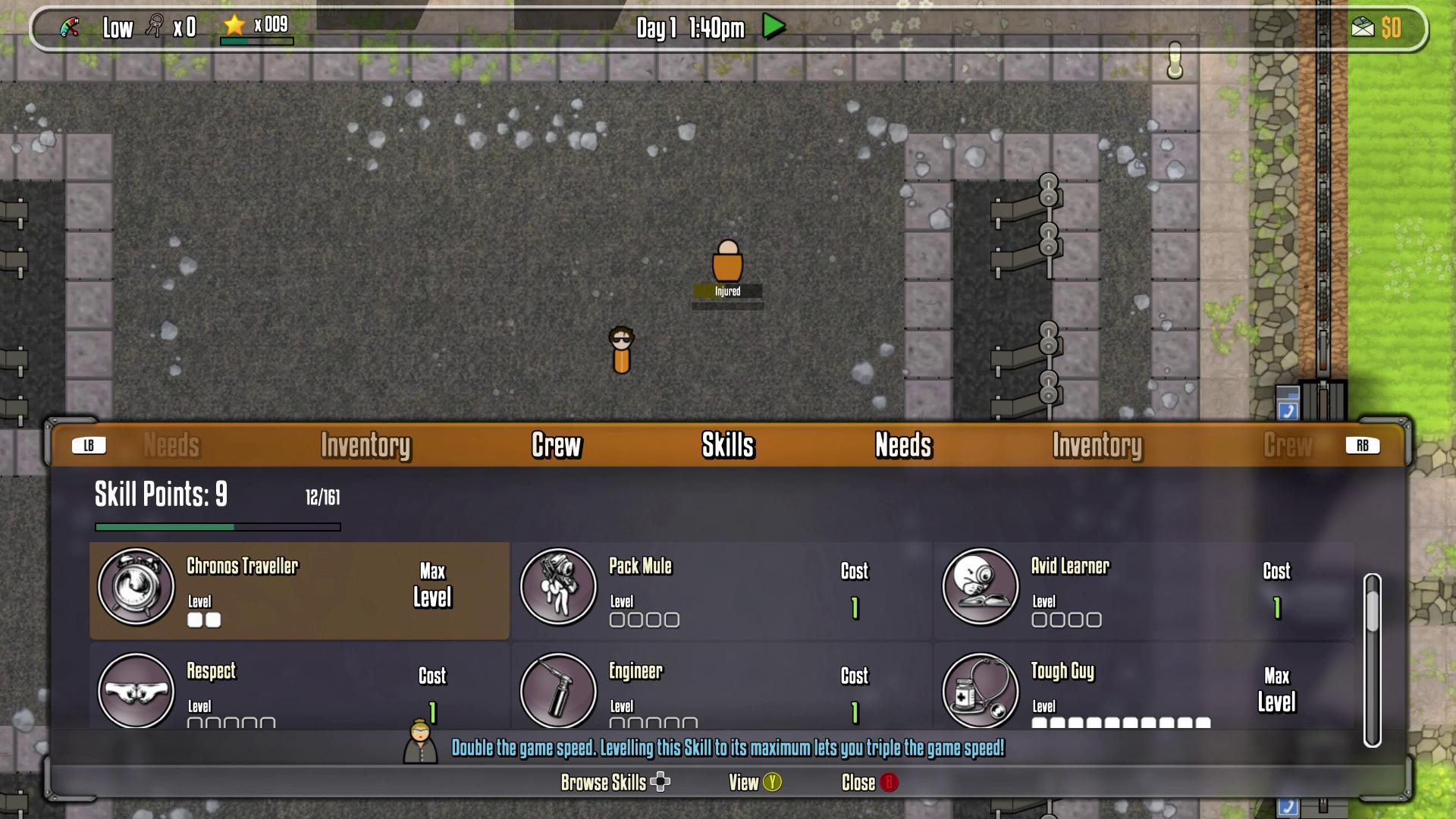Click the Pack Mule backpack icon
Screen dimensions: 1456x819
[x=558, y=588]
